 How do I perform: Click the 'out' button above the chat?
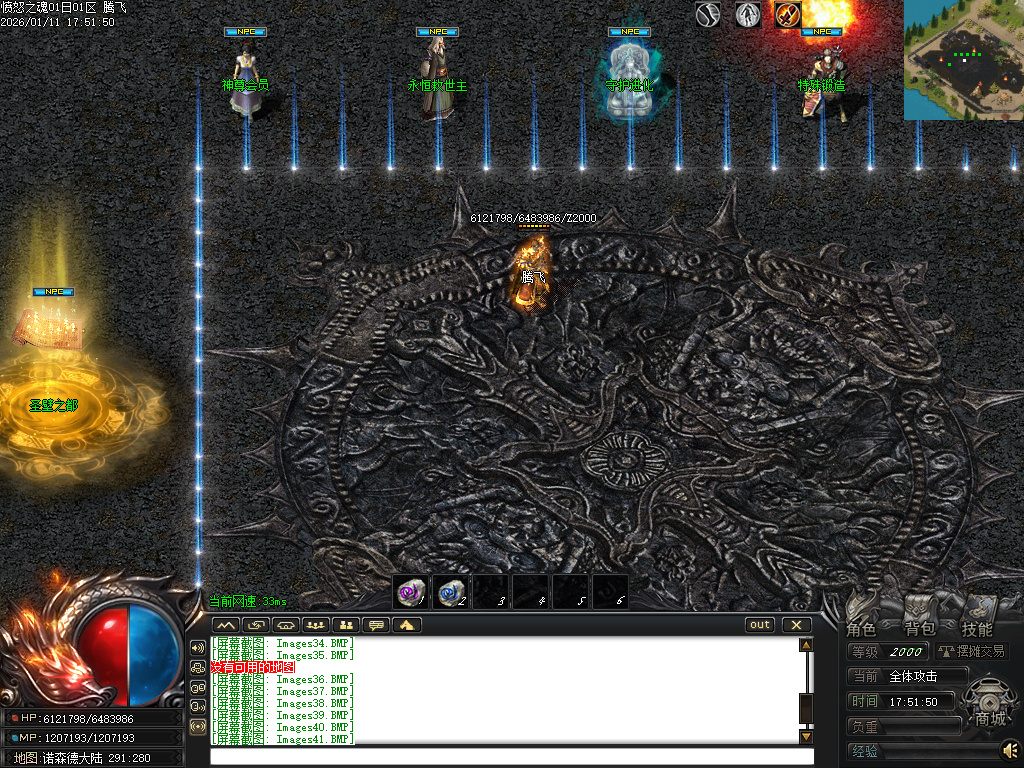(x=760, y=625)
